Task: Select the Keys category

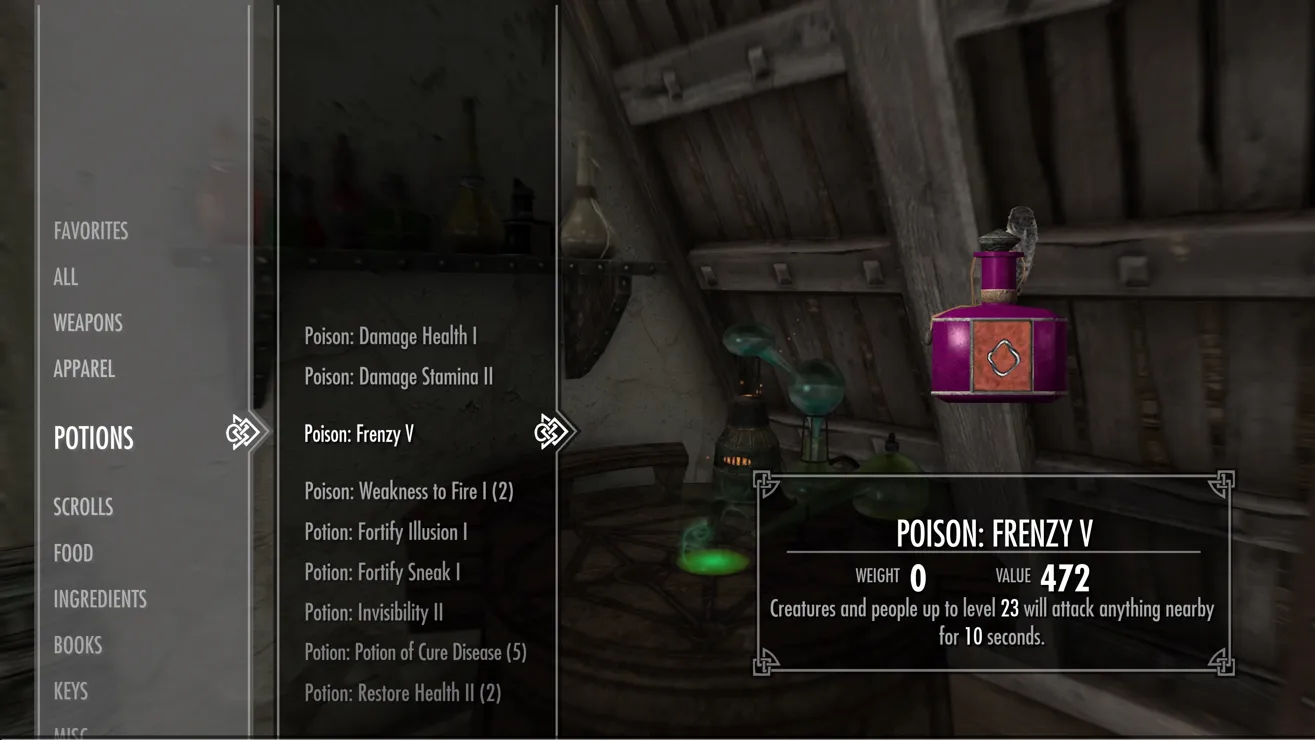Action: pyautogui.click(x=71, y=691)
